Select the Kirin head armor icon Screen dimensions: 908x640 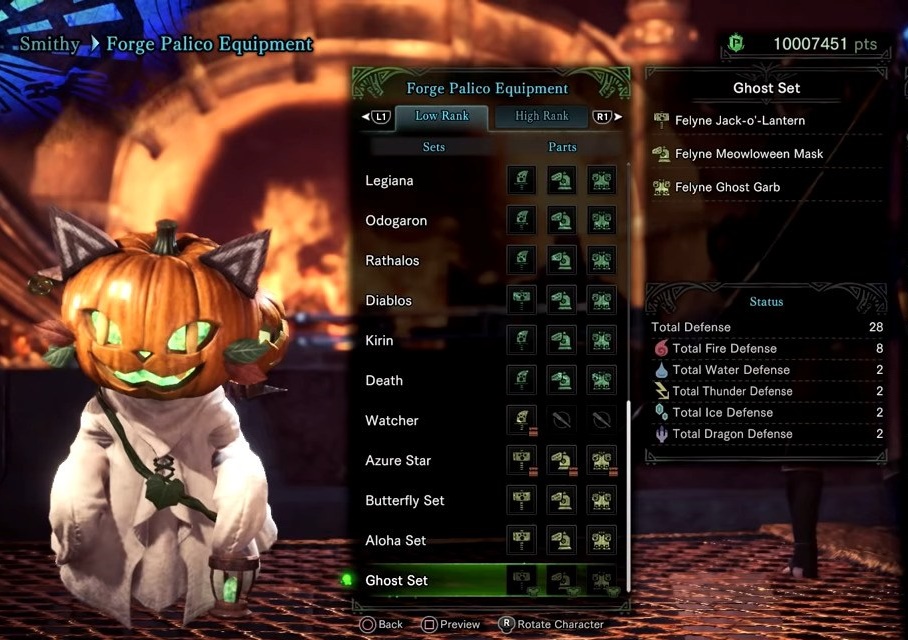(x=561, y=341)
